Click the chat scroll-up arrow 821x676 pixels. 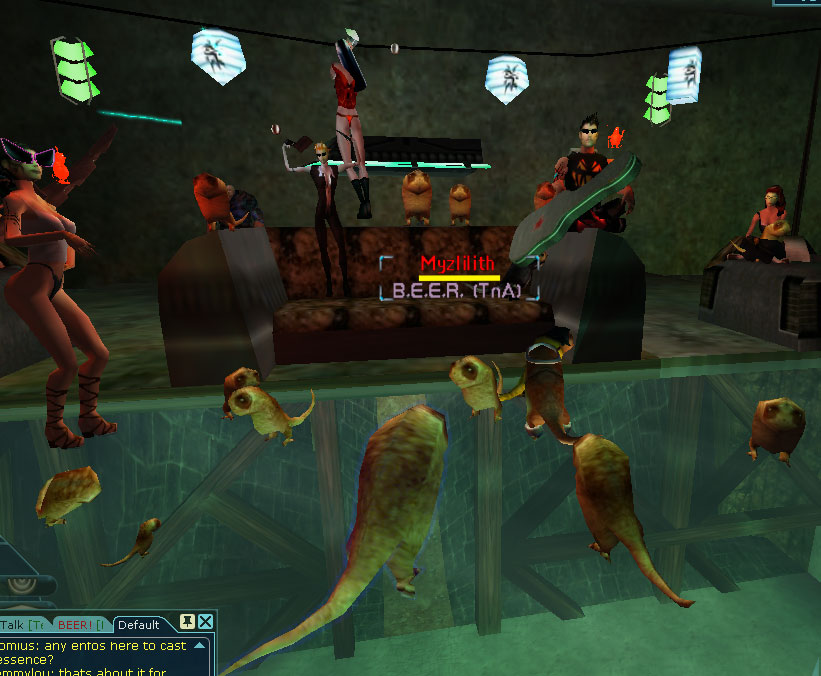(203, 645)
